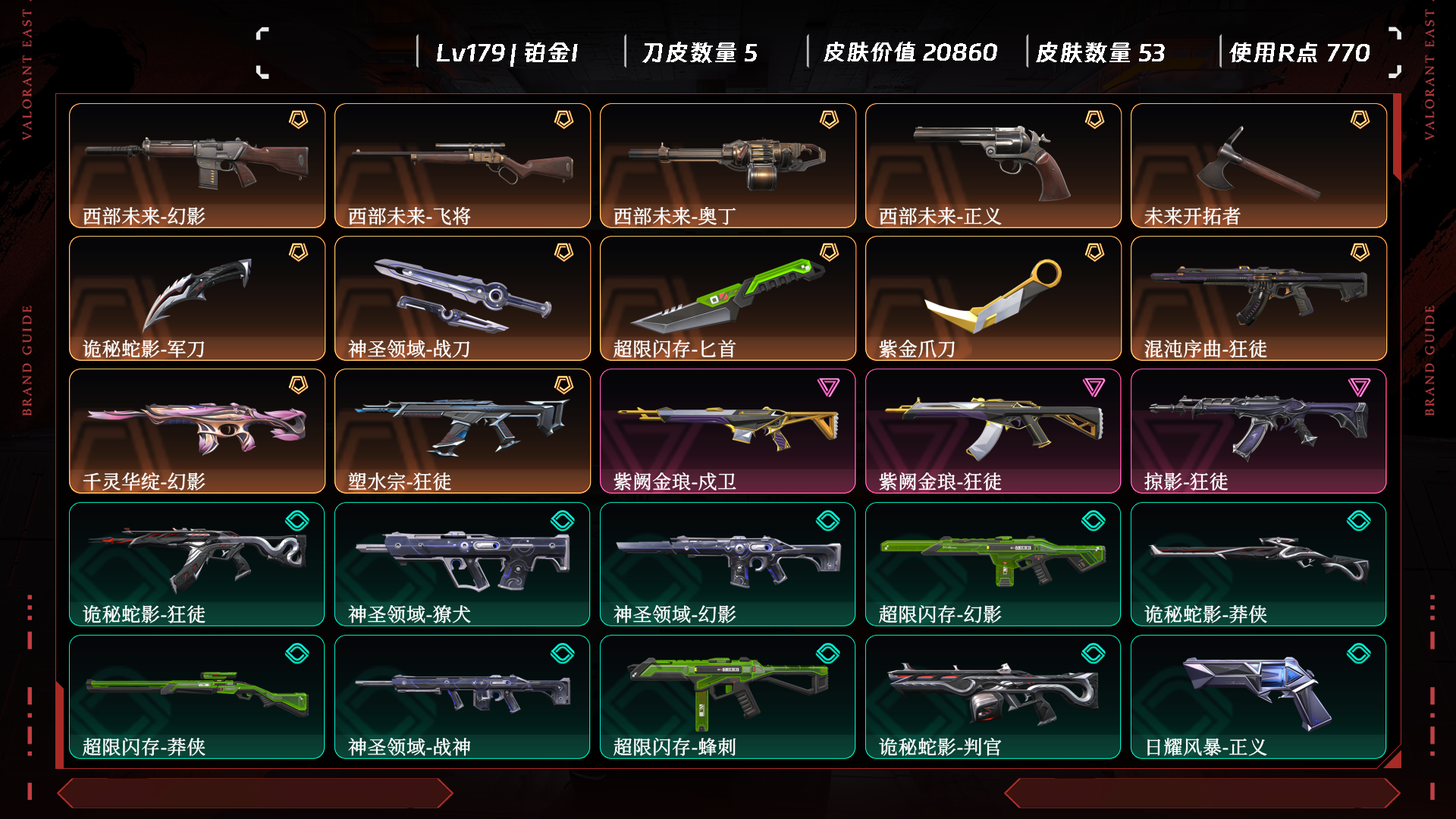This screenshot has height=819, width=1456.
Task: Select the 紫阙金琅-狂徒 skin card
Action: 993,431
